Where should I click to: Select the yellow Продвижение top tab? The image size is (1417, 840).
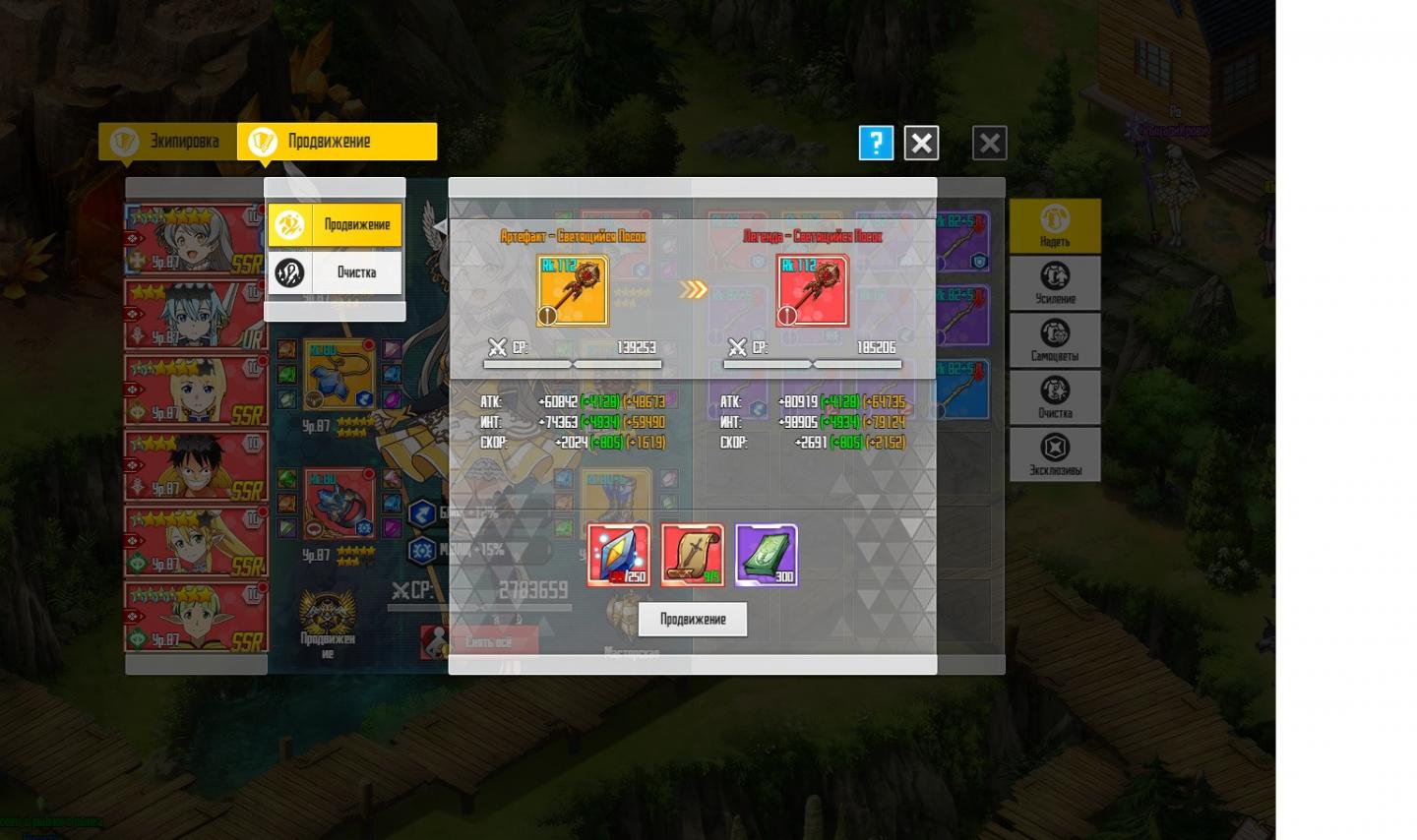click(x=338, y=142)
